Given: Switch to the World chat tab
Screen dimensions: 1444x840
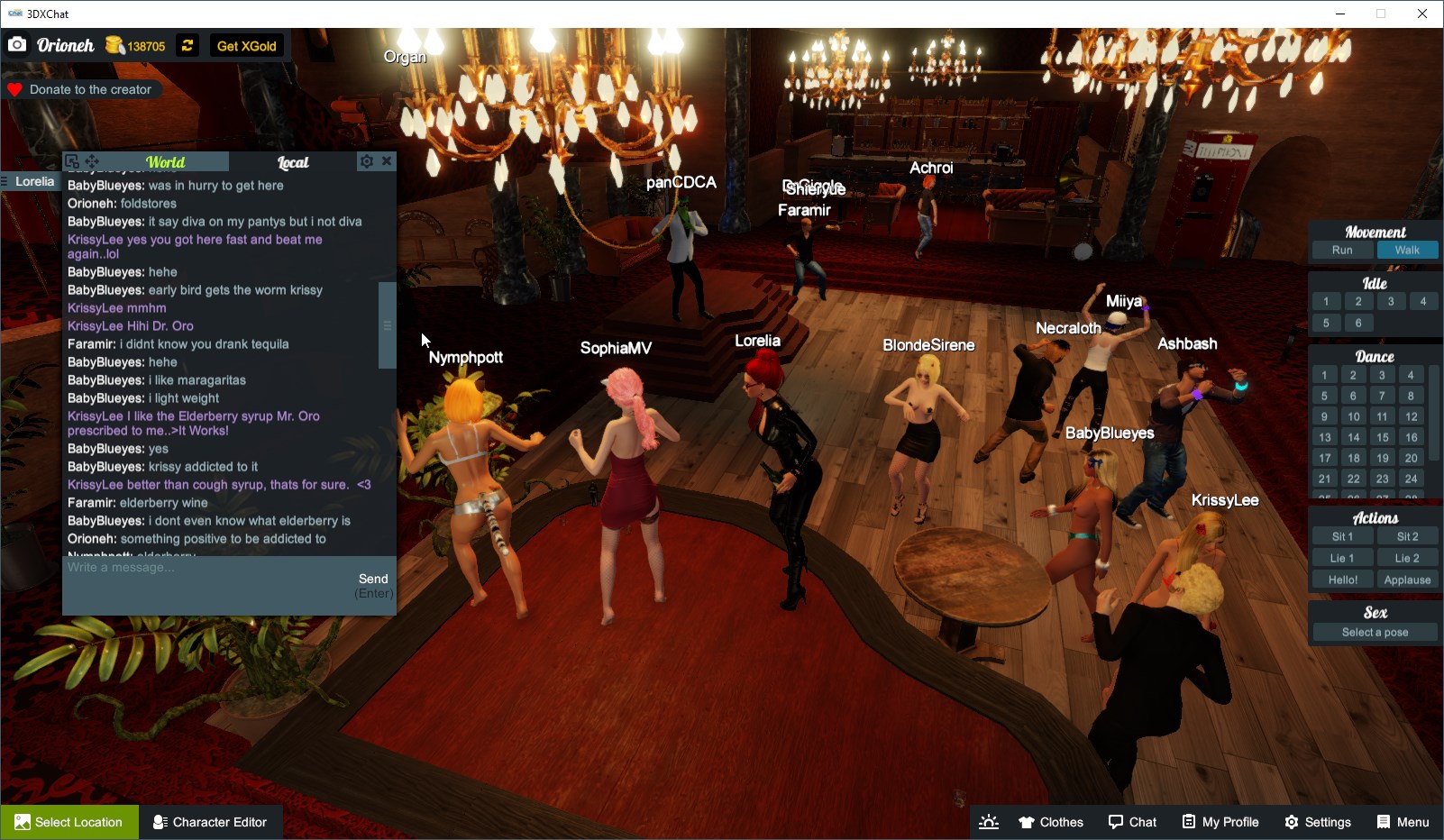Looking at the screenshot, I should pos(165,162).
